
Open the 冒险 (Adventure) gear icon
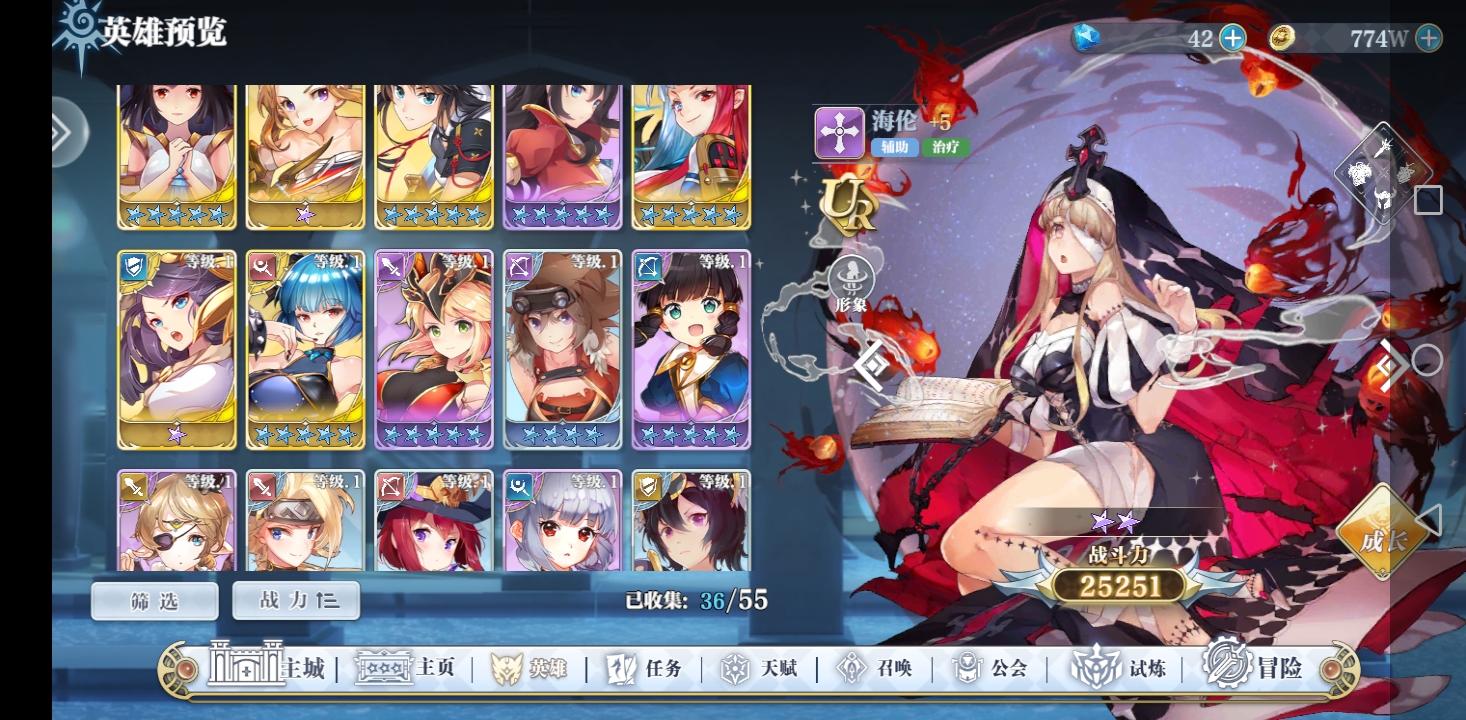(x=1226, y=670)
